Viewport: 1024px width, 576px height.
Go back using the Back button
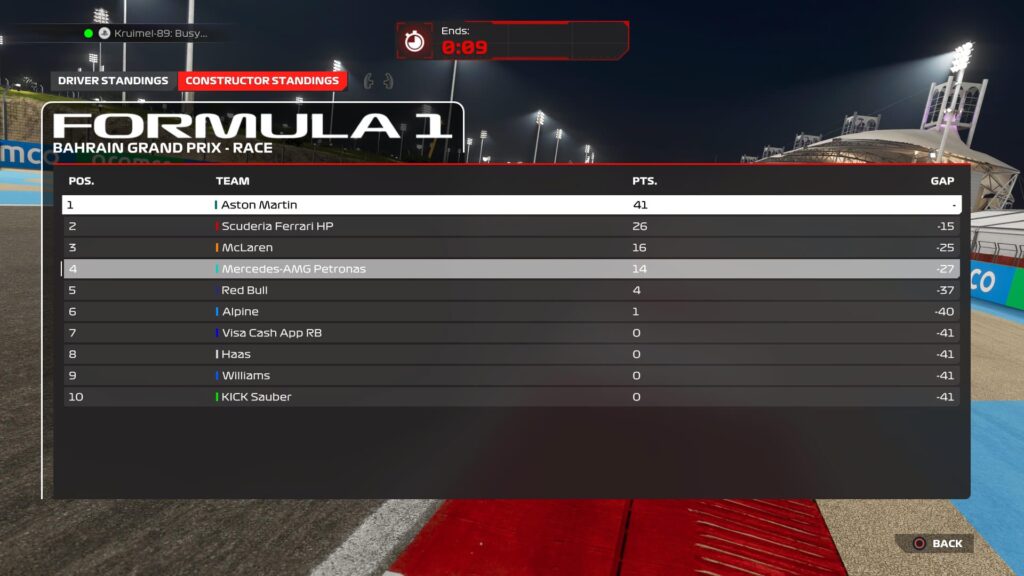click(x=936, y=544)
